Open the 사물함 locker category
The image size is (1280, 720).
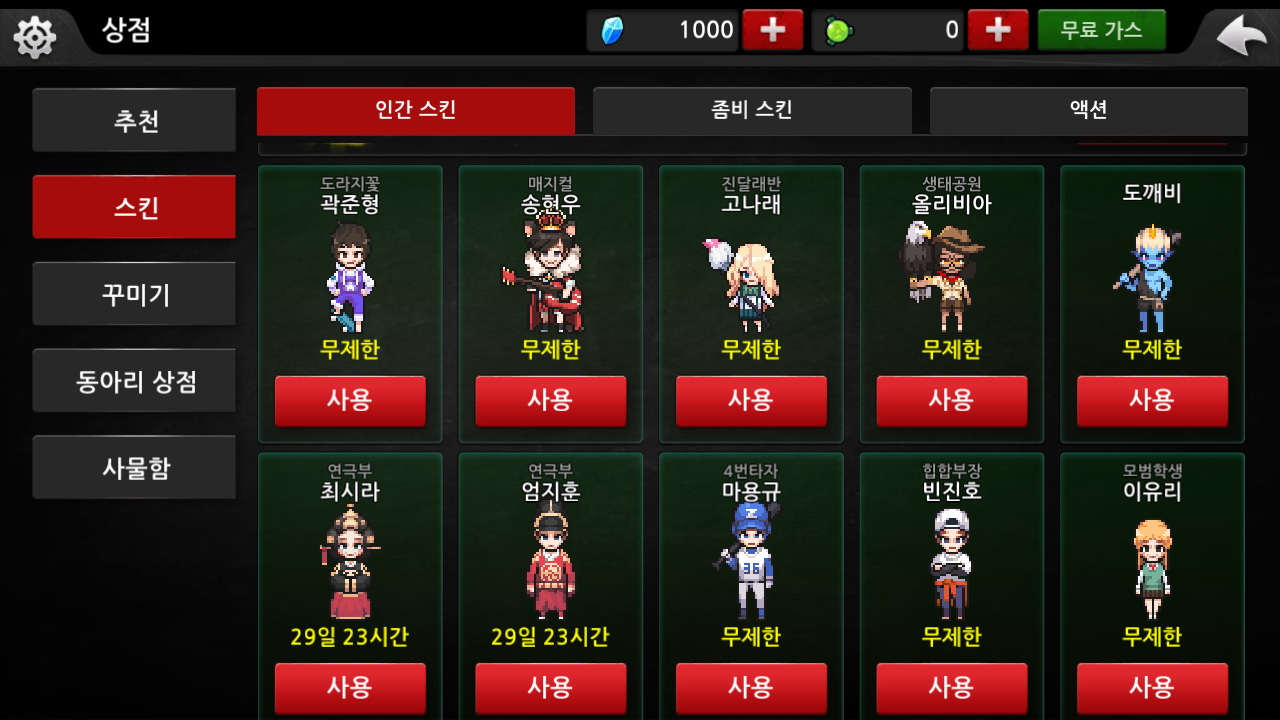point(134,467)
